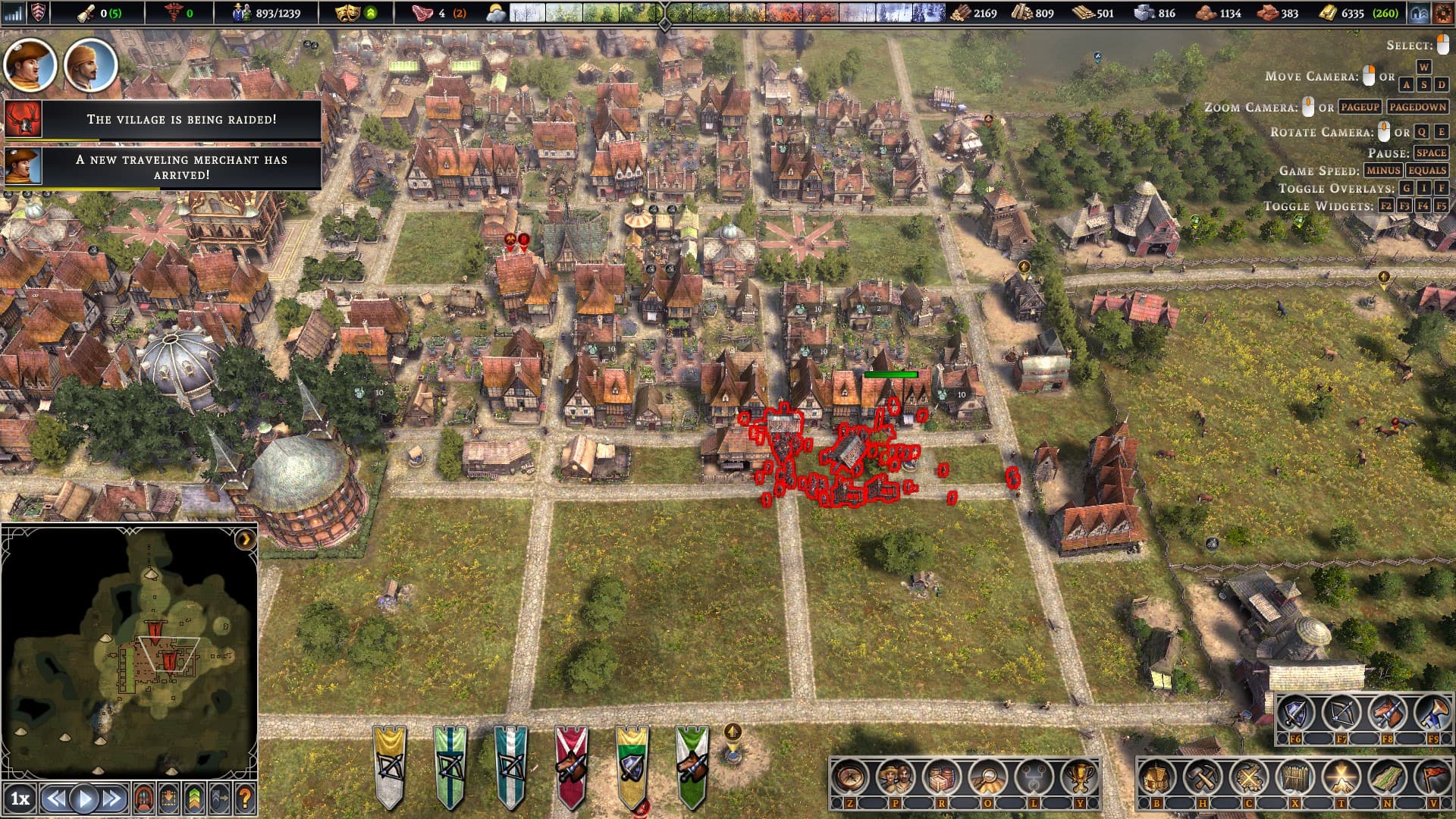Slow down the game speed
1456x819 pixels.
pyautogui.click(x=55, y=799)
